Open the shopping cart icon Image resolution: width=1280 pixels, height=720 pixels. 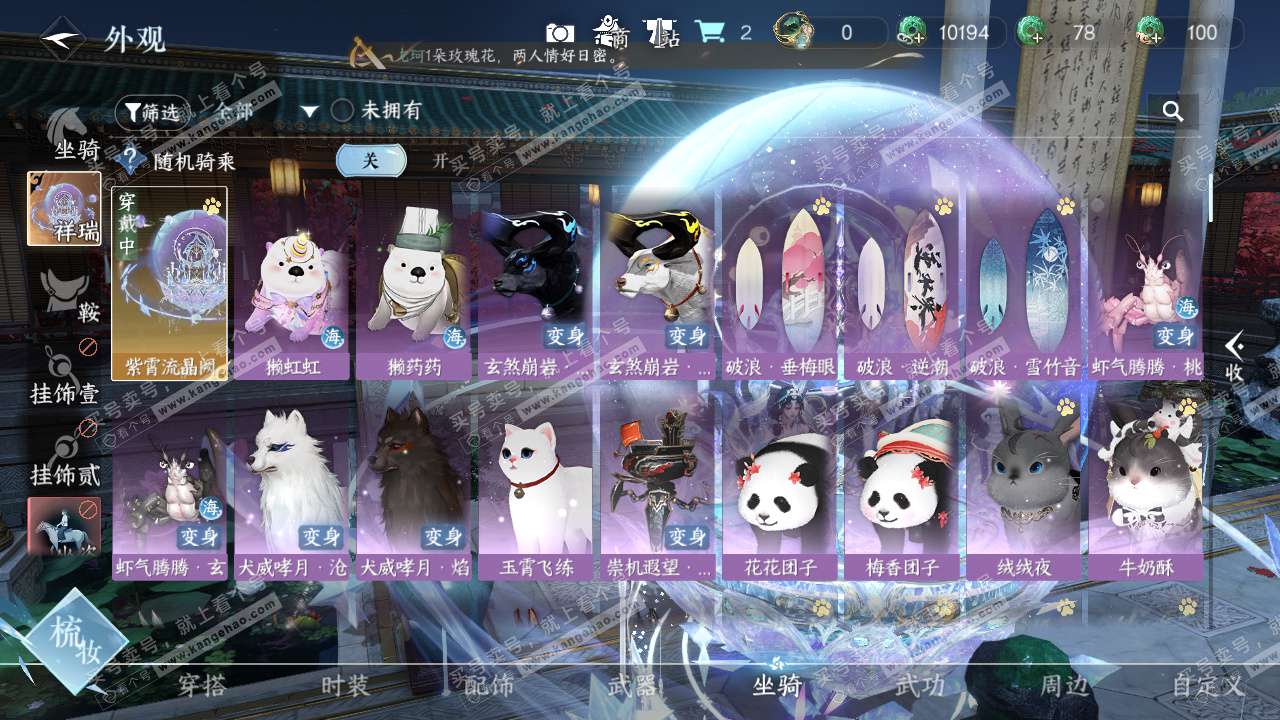[x=709, y=32]
